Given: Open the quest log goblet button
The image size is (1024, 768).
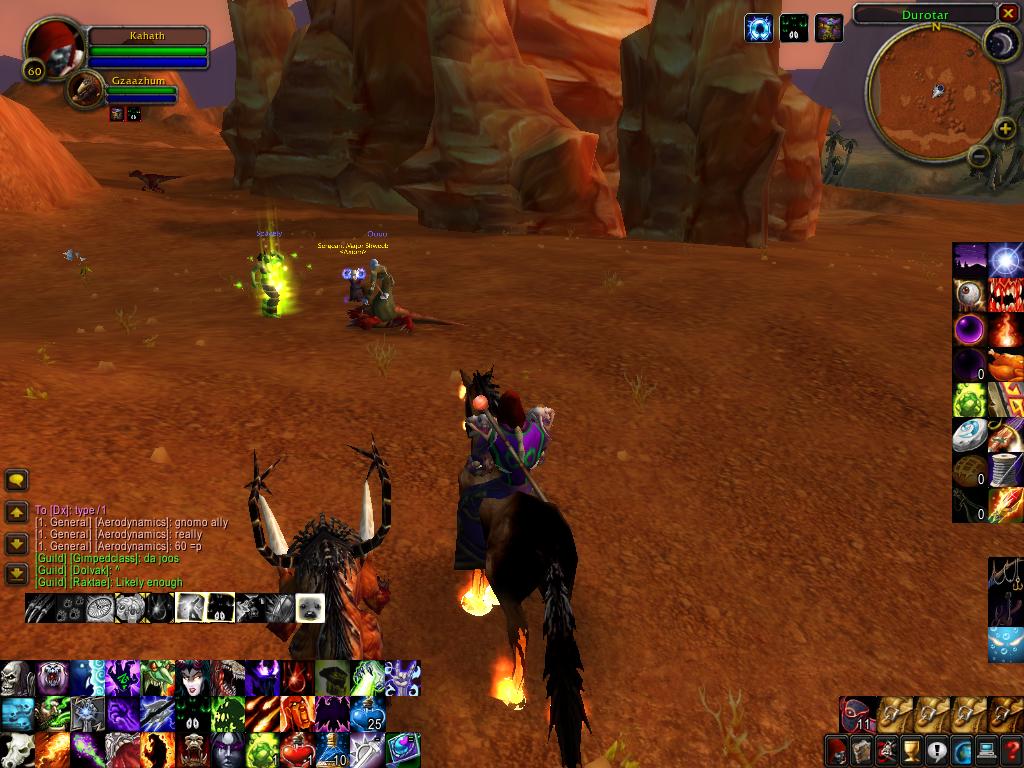Looking at the screenshot, I should tap(911, 750).
